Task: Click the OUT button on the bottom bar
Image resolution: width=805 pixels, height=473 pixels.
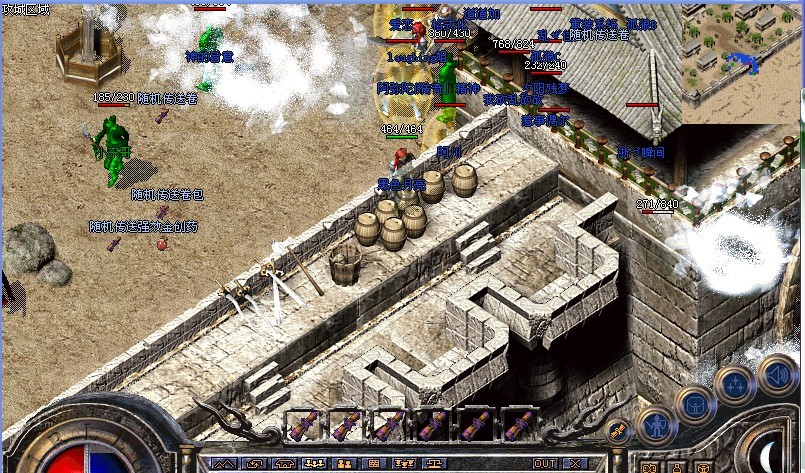Action: [545, 464]
